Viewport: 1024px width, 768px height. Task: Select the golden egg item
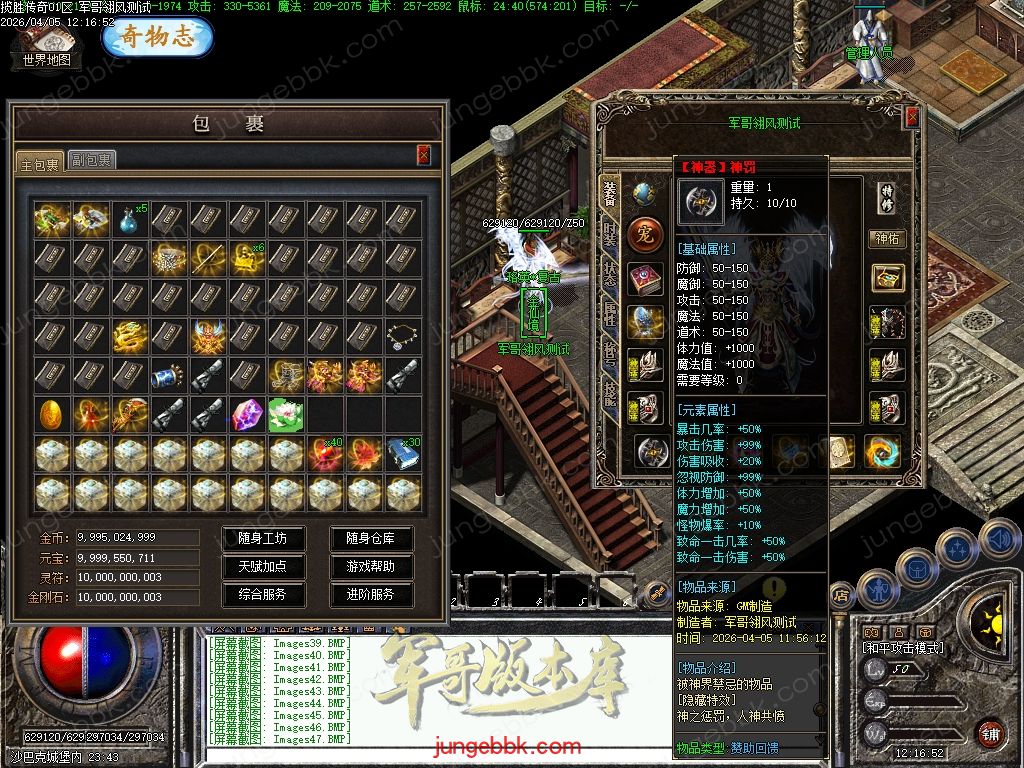click(51, 414)
